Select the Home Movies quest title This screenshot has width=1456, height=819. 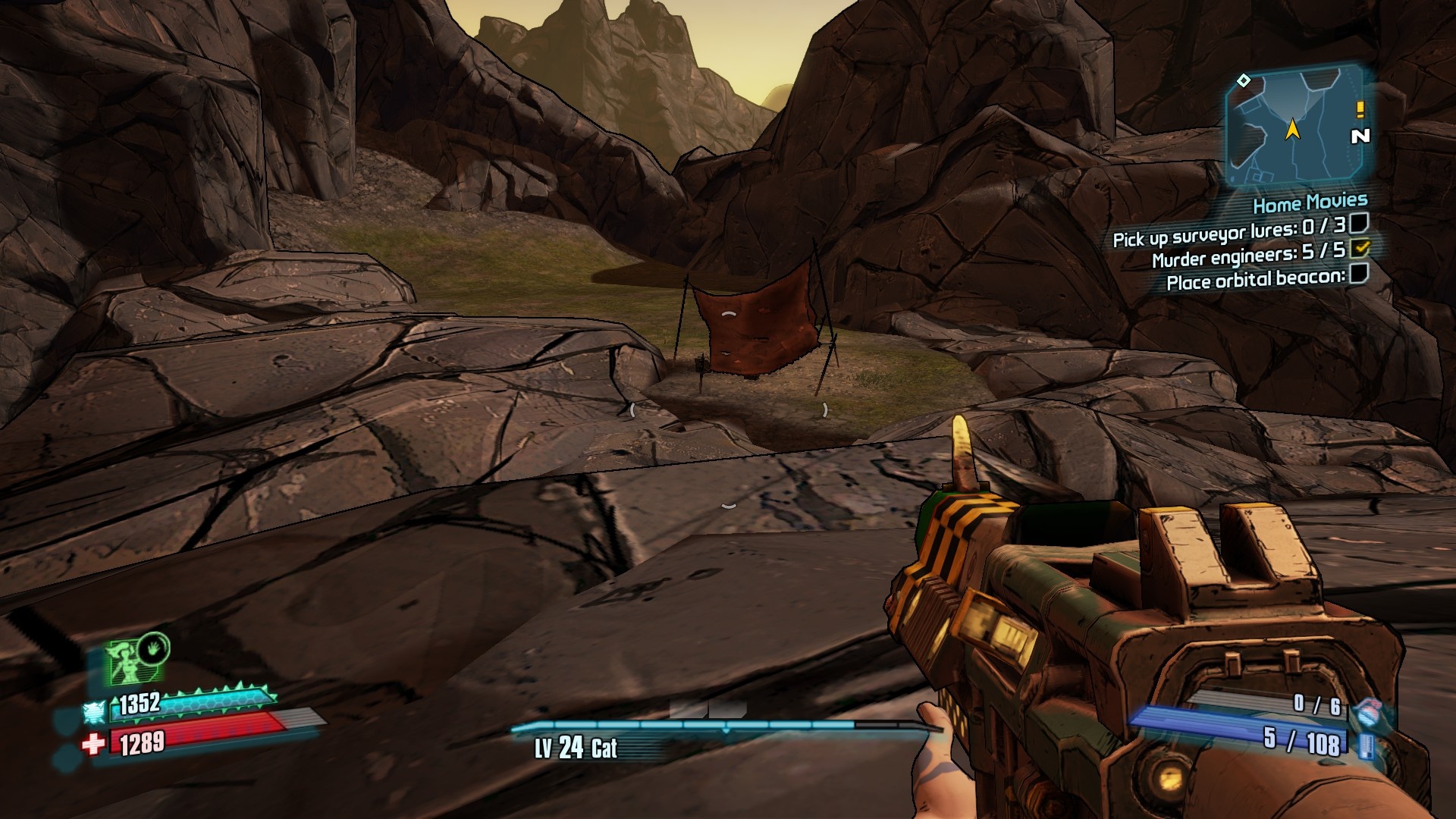pos(1310,203)
